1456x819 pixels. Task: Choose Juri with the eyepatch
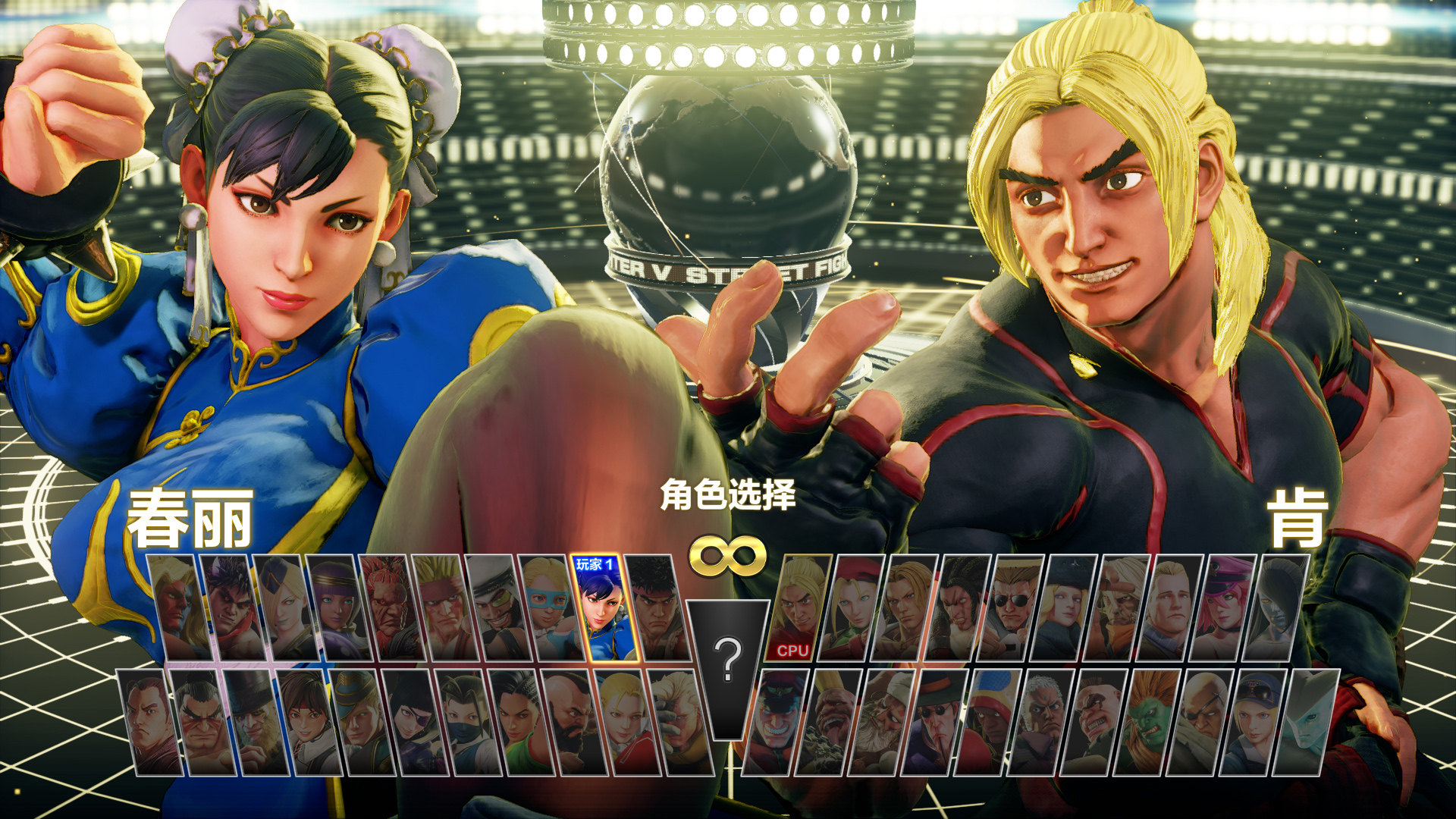(416, 723)
